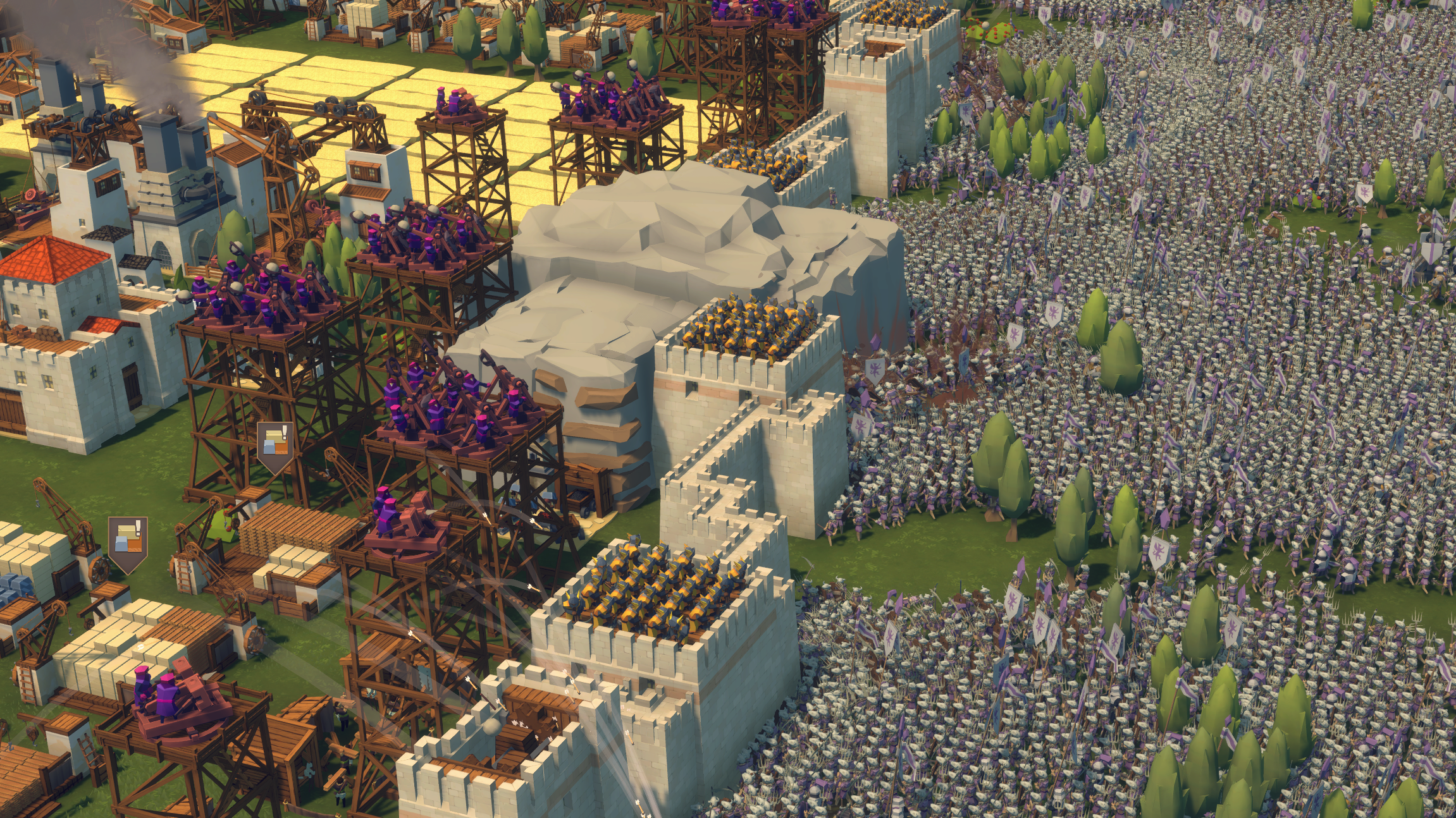Click the storage warning badge on the wooden scaffold tower
The width and height of the screenshot is (1456, 818).
275,444
